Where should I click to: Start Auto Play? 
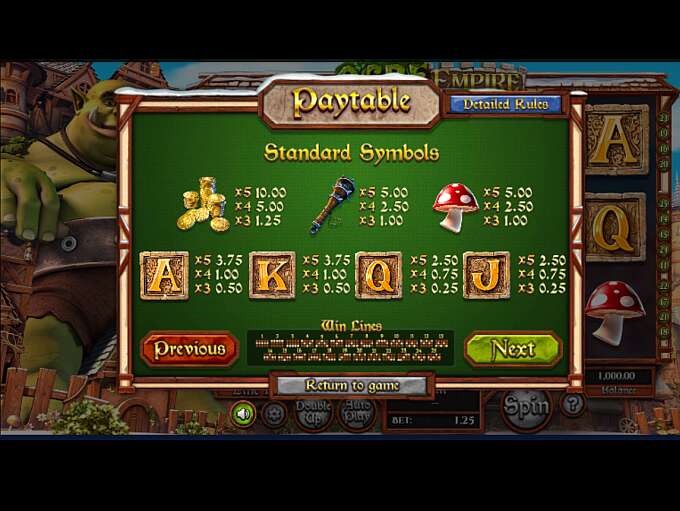(355, 412)
